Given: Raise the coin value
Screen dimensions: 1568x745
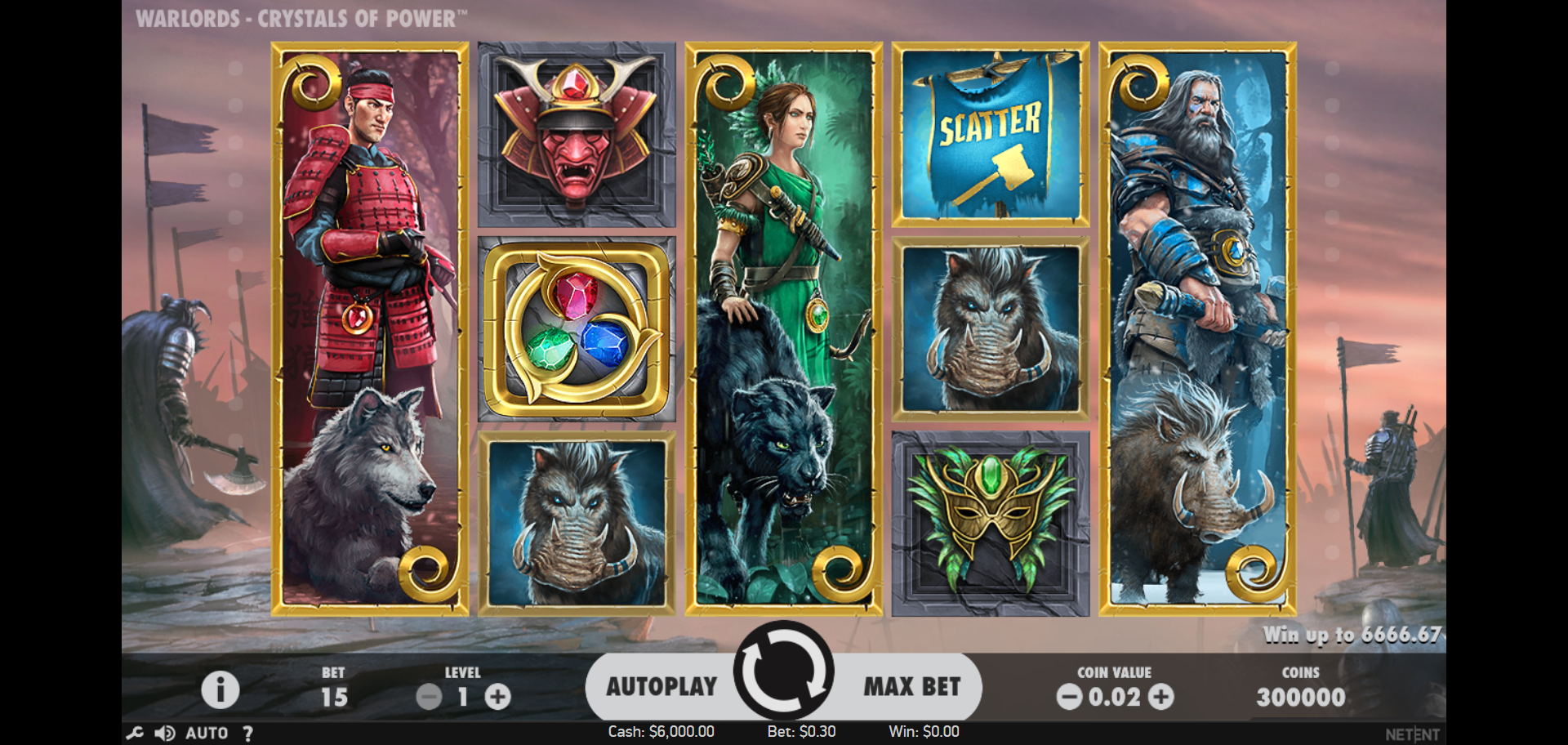Looking at the screenshot, I should [x=1160, y=697].
